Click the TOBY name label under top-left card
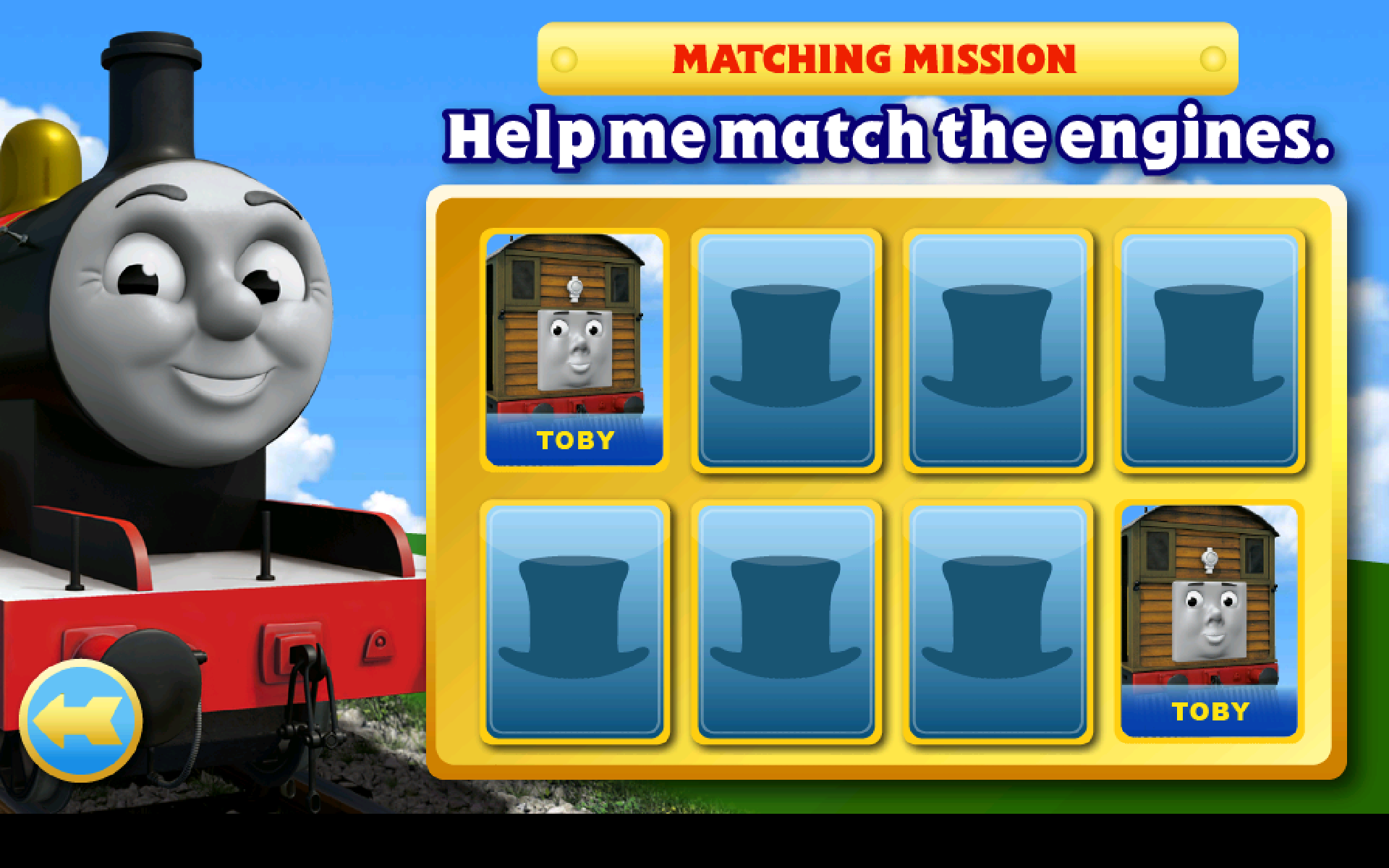The width and height of the screenshot is (1389, 868). pyautogui.click(x=577, y=435)
